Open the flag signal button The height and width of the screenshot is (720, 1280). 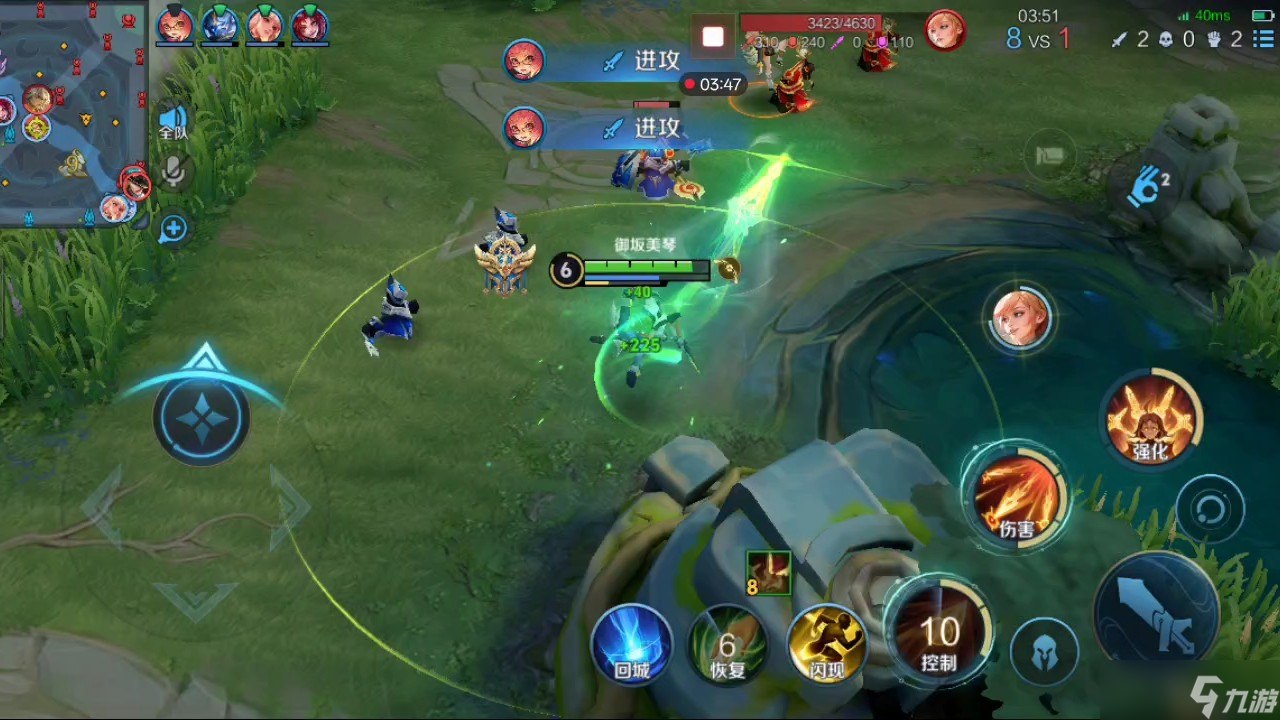coord(1050,157)
